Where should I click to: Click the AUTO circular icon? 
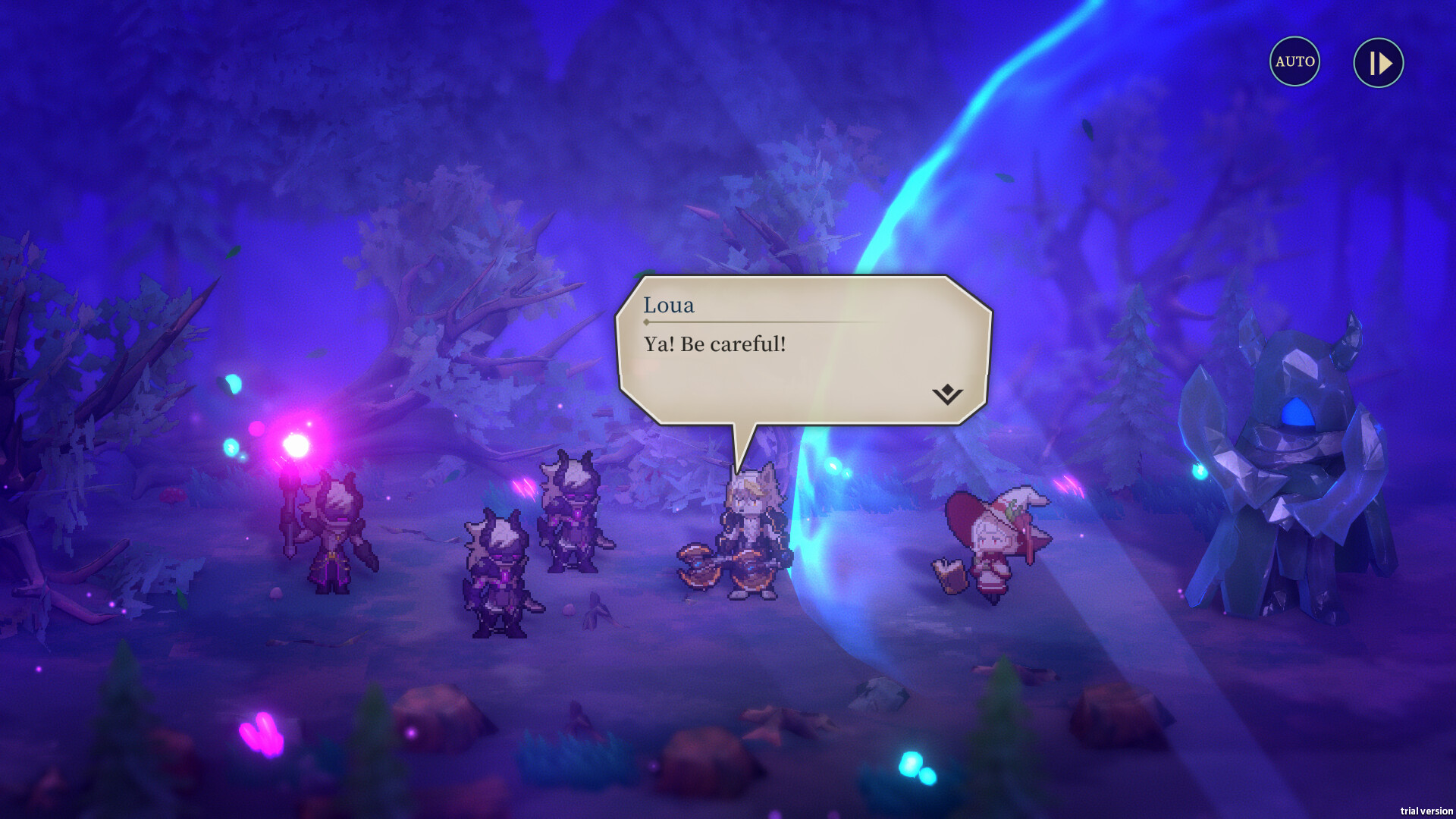(1294, 62)
